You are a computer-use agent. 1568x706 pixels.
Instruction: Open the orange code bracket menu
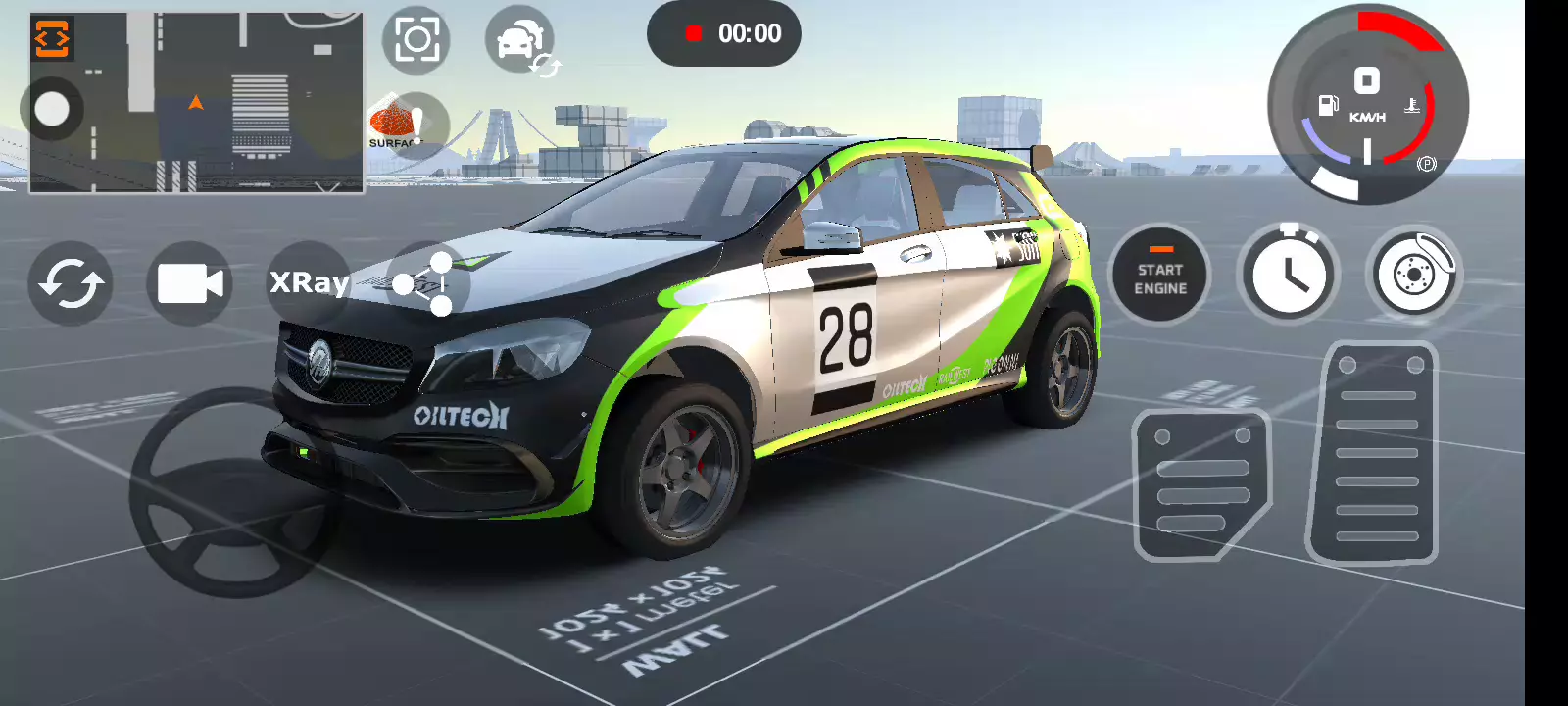point(52,38)
